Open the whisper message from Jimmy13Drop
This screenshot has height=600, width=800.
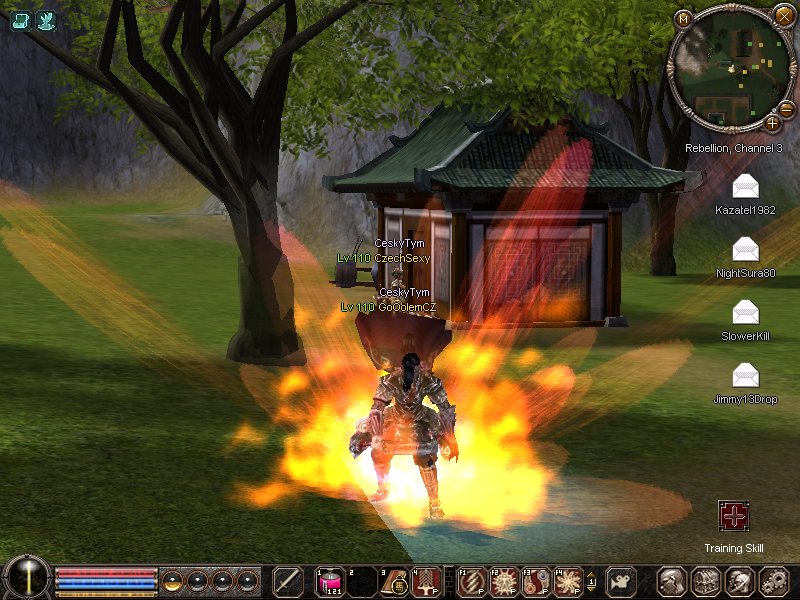pos(745,375)
